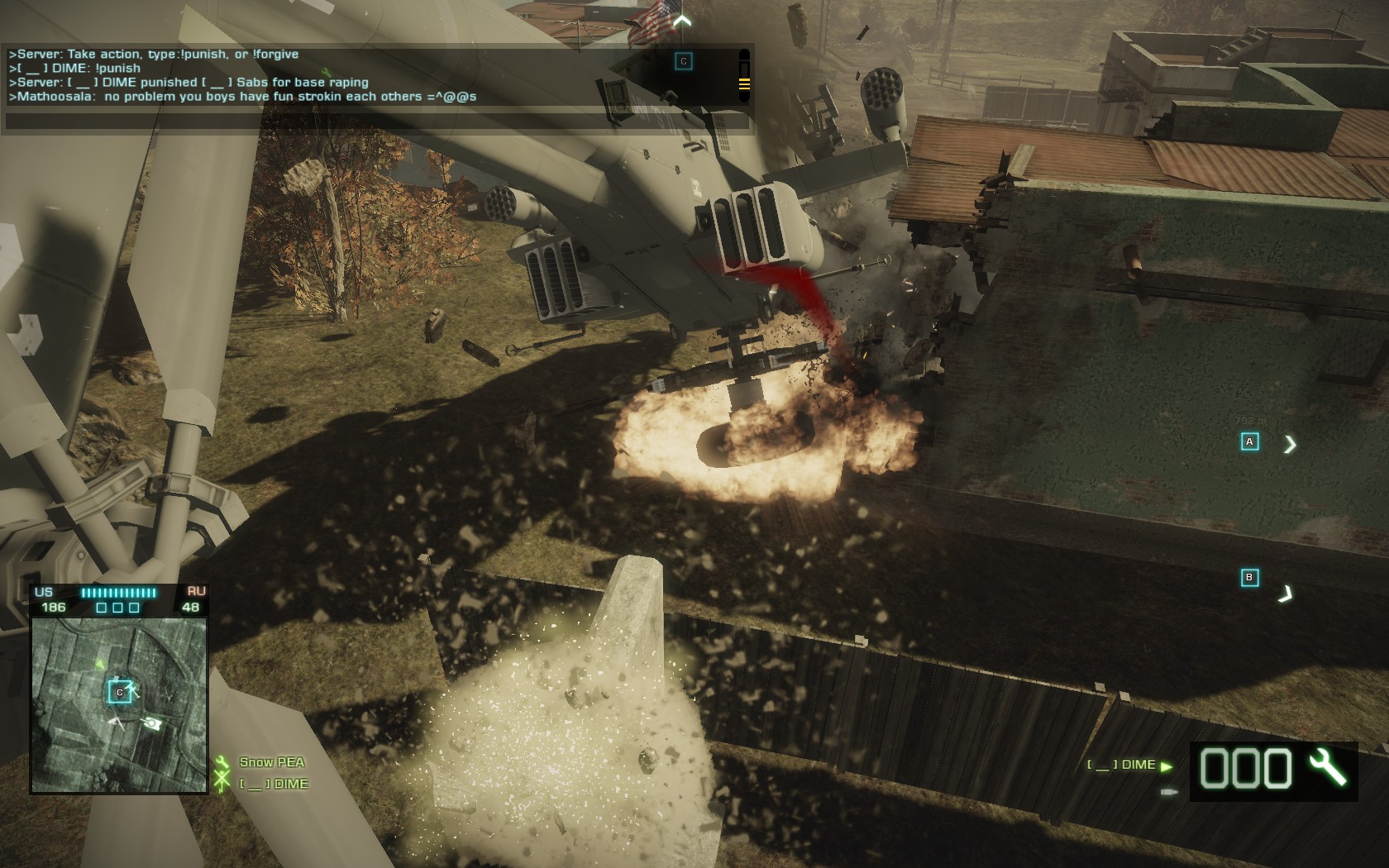Select the repair tool wrench icon
Screen dimensions: 1389x868
point(1328,768)
